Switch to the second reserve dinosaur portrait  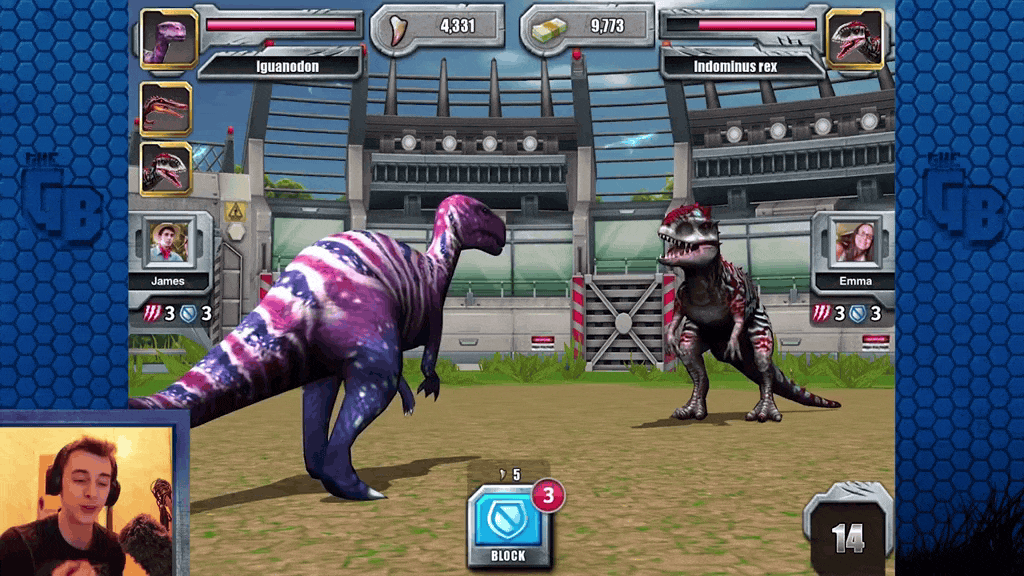[165, 107]
